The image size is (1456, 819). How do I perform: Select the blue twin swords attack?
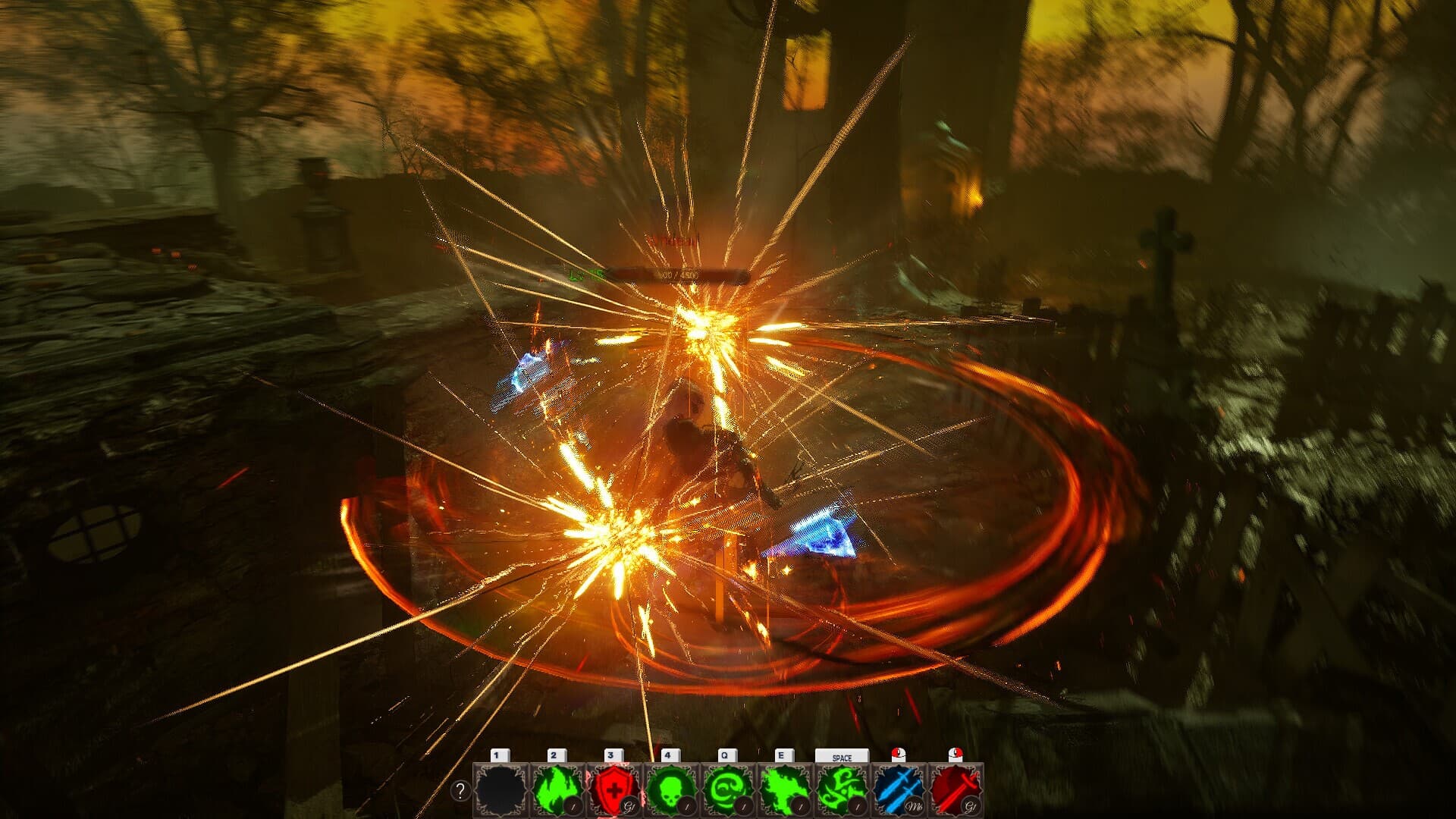[899, 789]
